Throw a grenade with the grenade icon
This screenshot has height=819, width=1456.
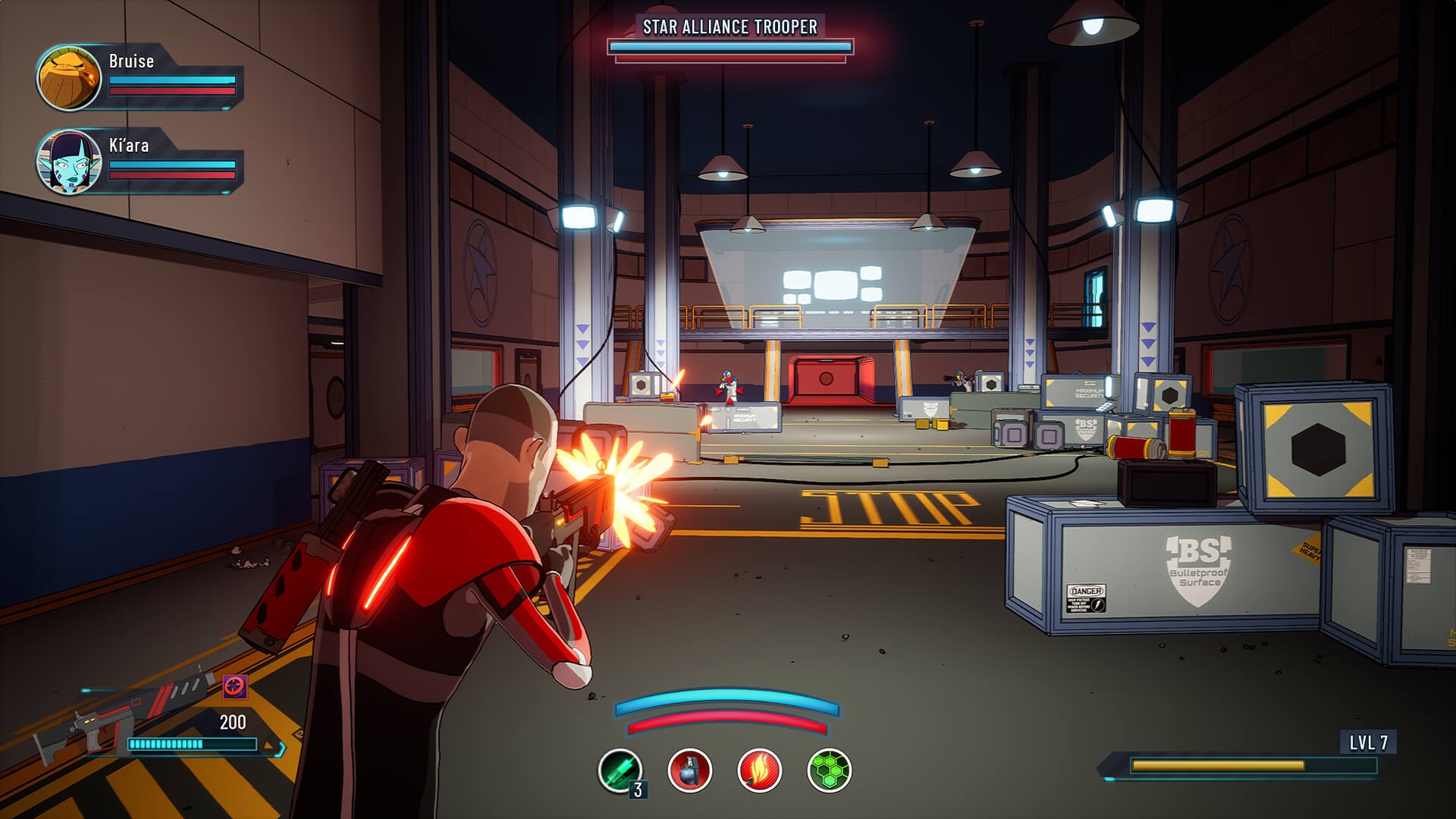coord(689,770)
